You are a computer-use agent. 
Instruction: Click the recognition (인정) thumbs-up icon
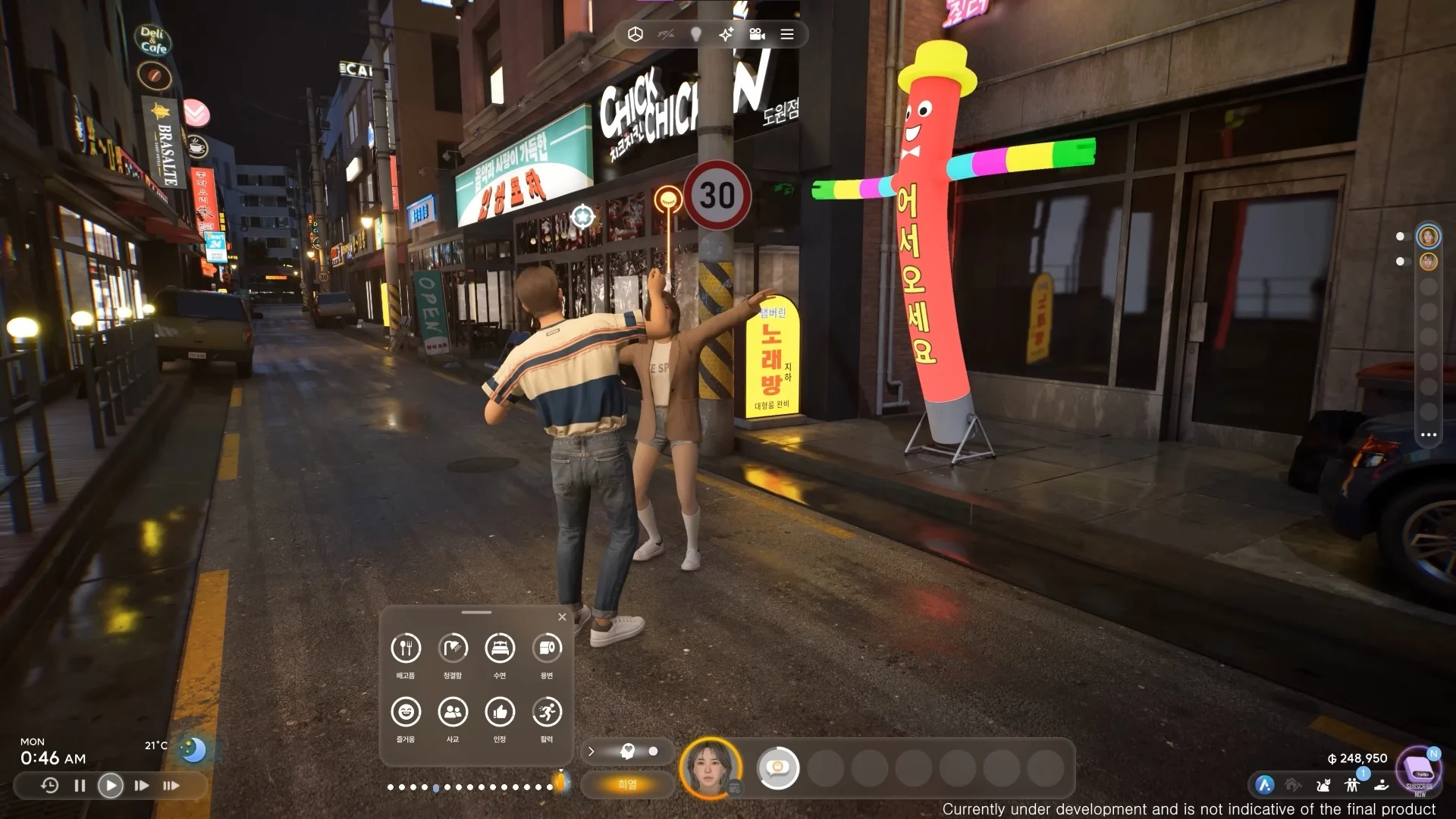pos(500,712)
